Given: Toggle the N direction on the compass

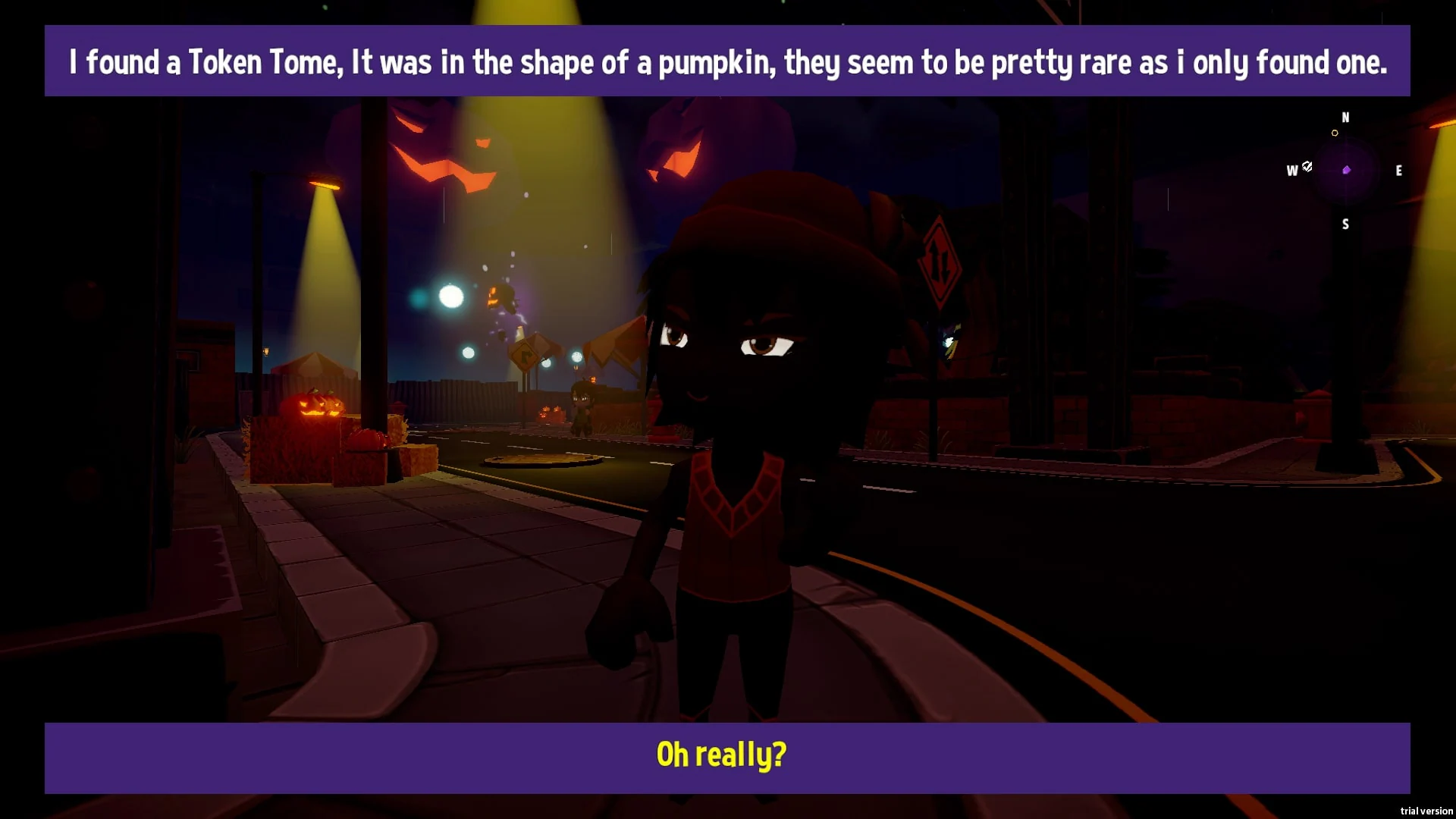Looking at the screenshot, I should coord(1347,118).
